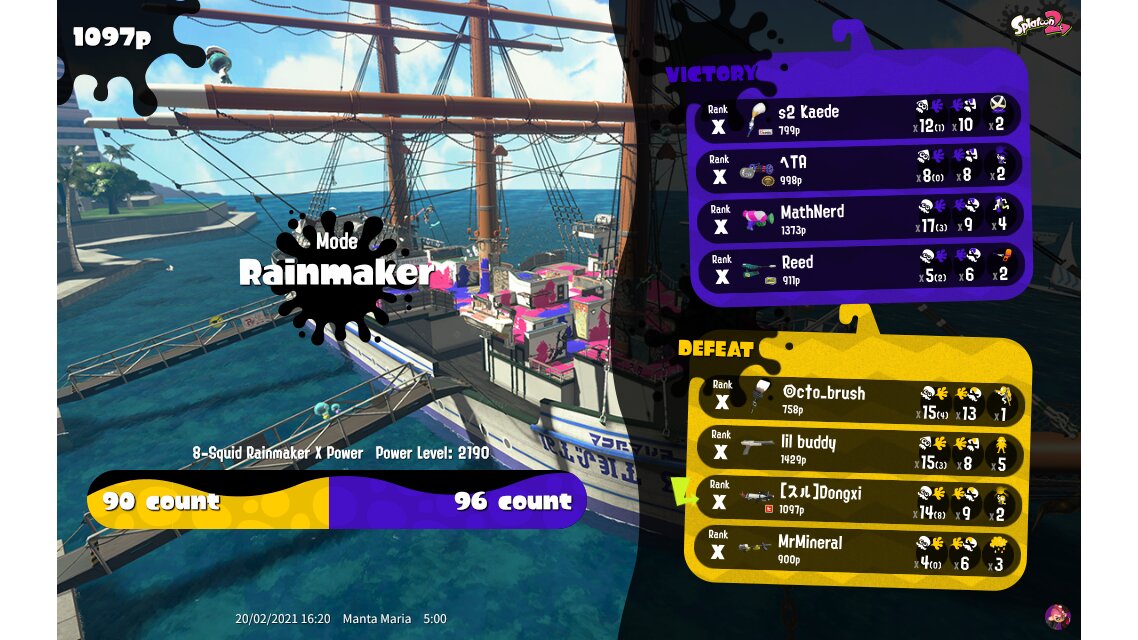Choose MathNerd in the victory team list

pyautogui.click(x=858, y=219)
